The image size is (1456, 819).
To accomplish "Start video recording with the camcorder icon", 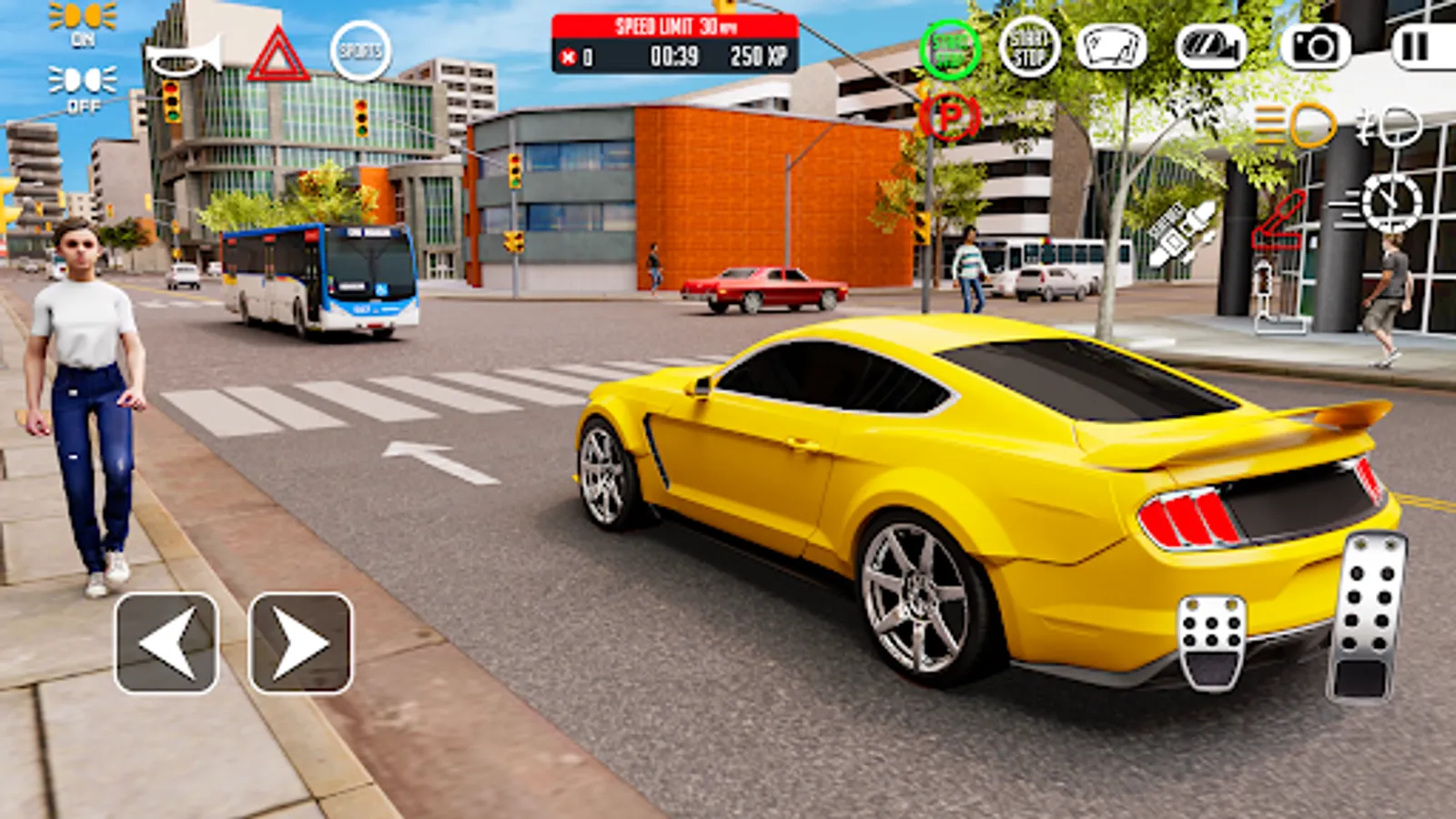I will pyautogui.click(x=1210, y=45).
